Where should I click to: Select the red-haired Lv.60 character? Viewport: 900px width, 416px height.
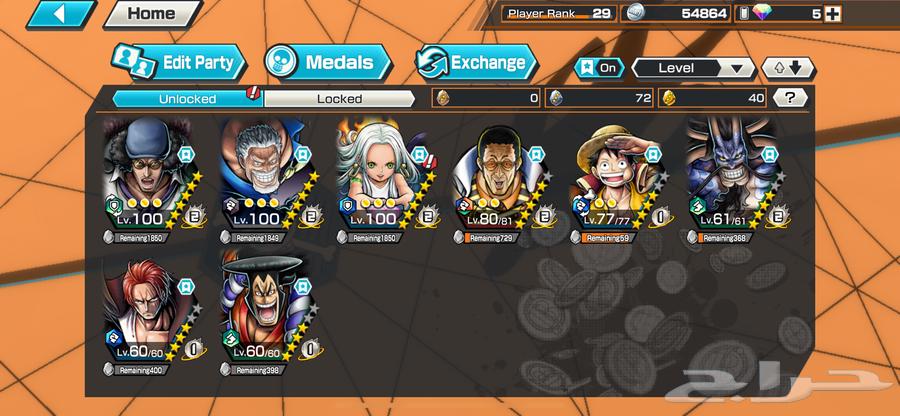point(151,310)
